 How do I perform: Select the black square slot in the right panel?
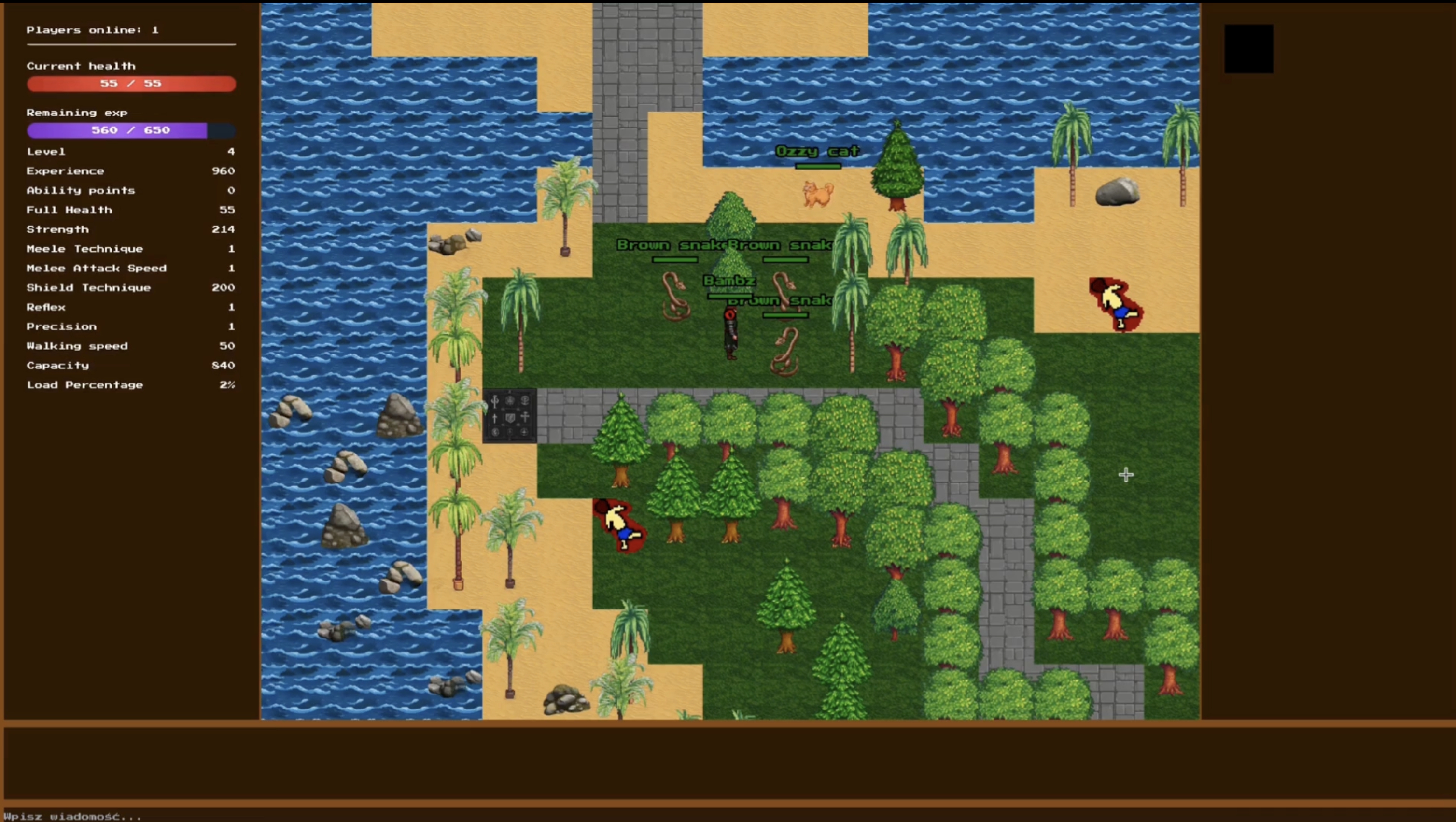click(1248, 49)
